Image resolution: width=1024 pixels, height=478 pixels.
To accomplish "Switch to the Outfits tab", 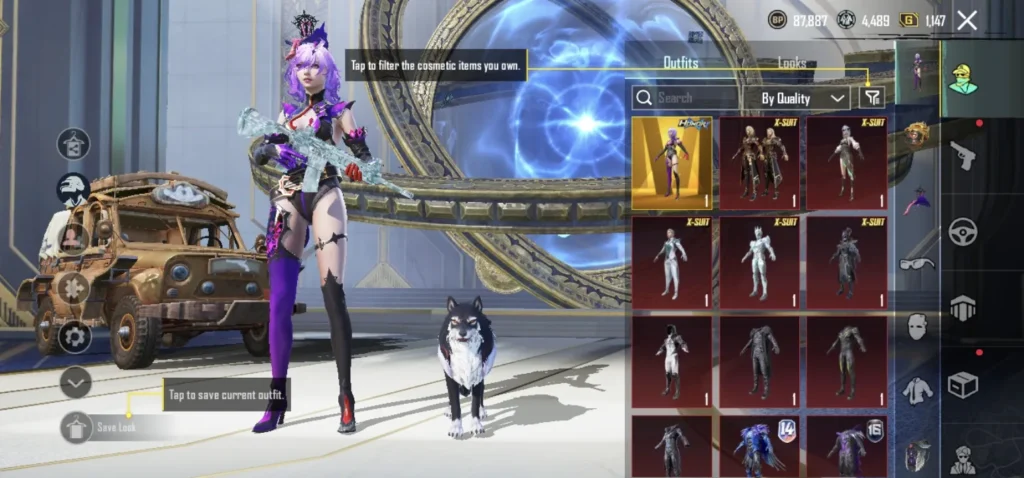I will click(681, 63).
